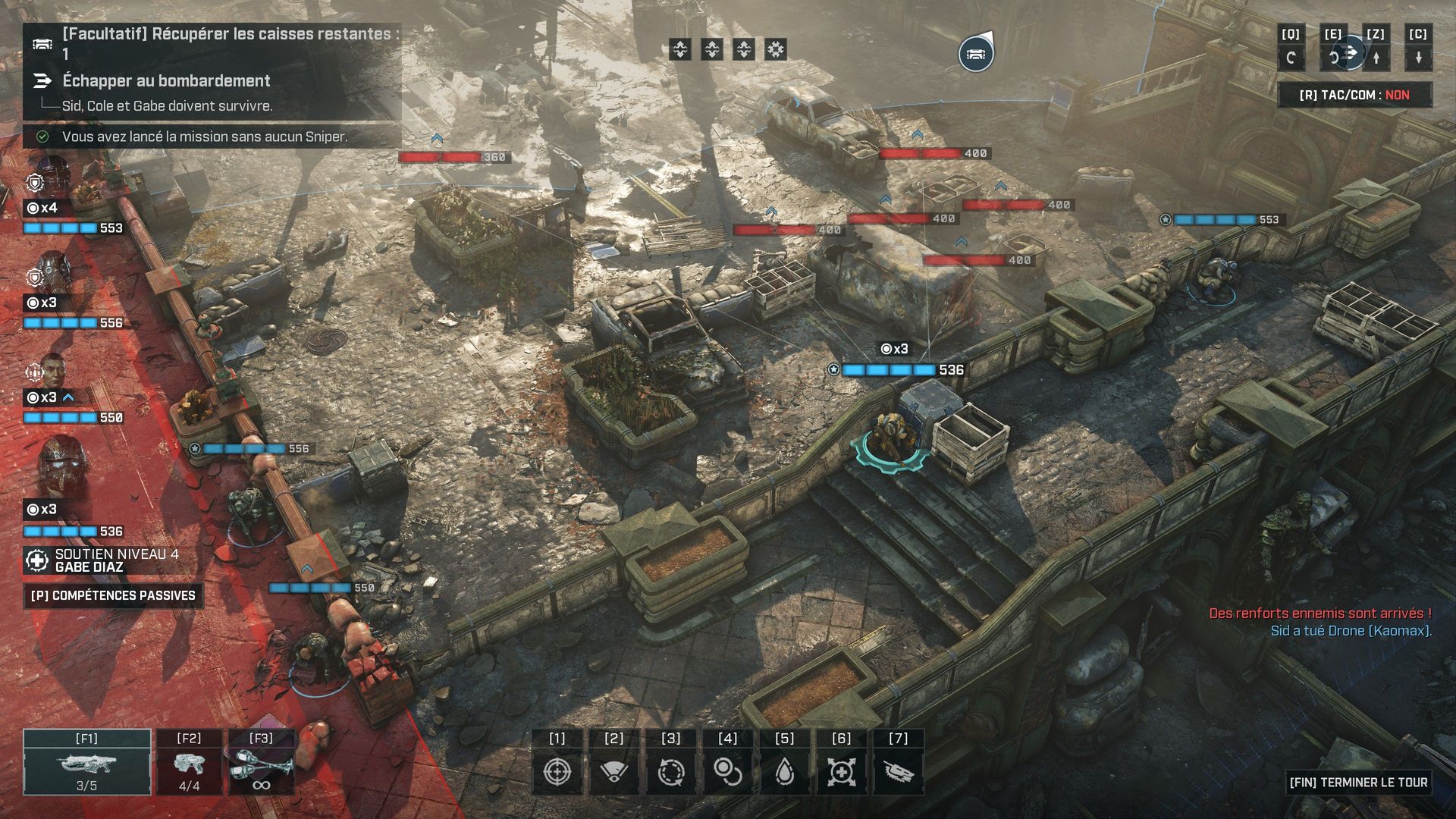Activate the two overlapping circles ability

click(x=728, y=772)
